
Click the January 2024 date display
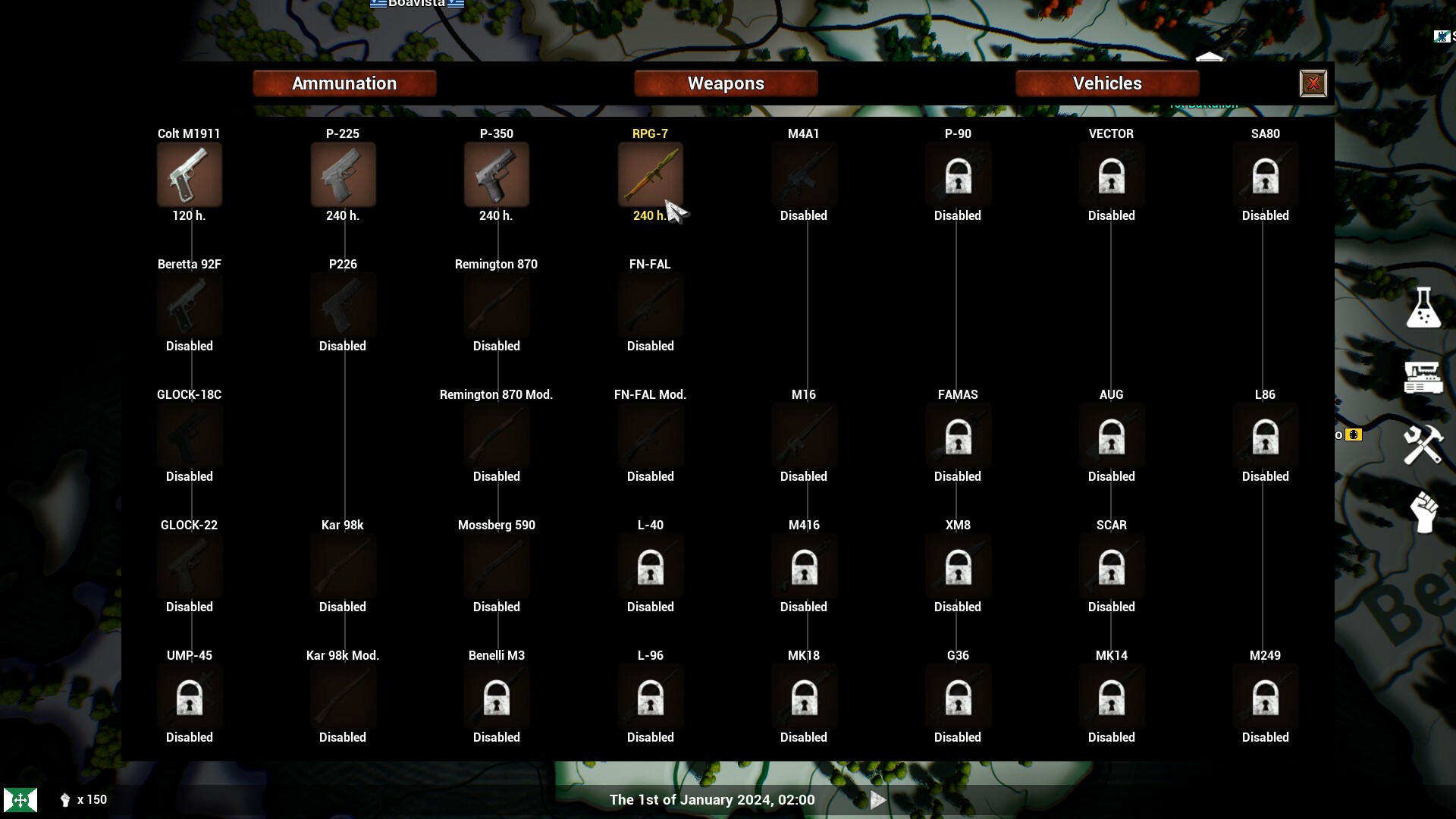click(711, 799)
